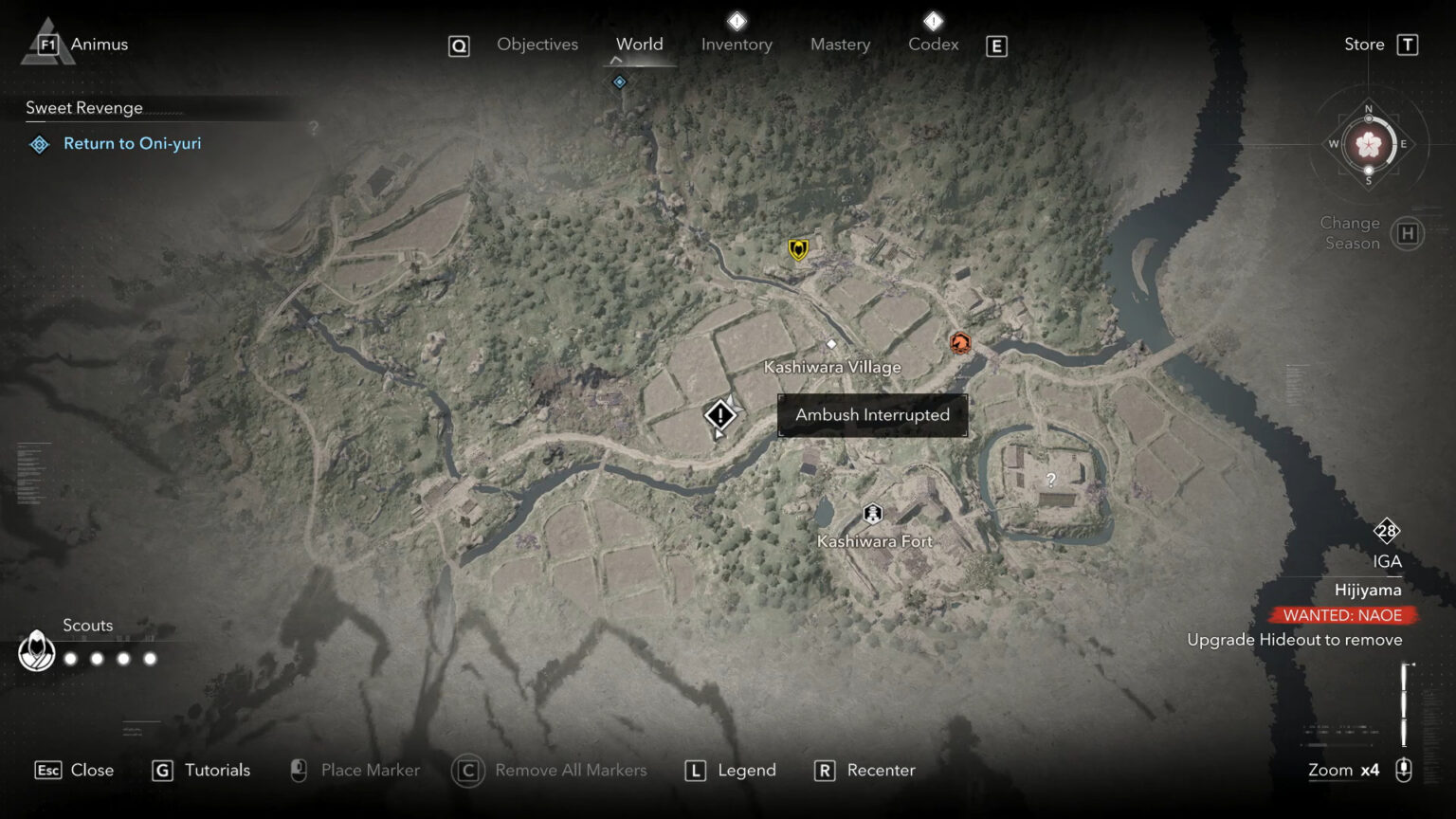Open the Objectives tab
This screenshot has height=819, width=1456.
(x=537, y=45)
